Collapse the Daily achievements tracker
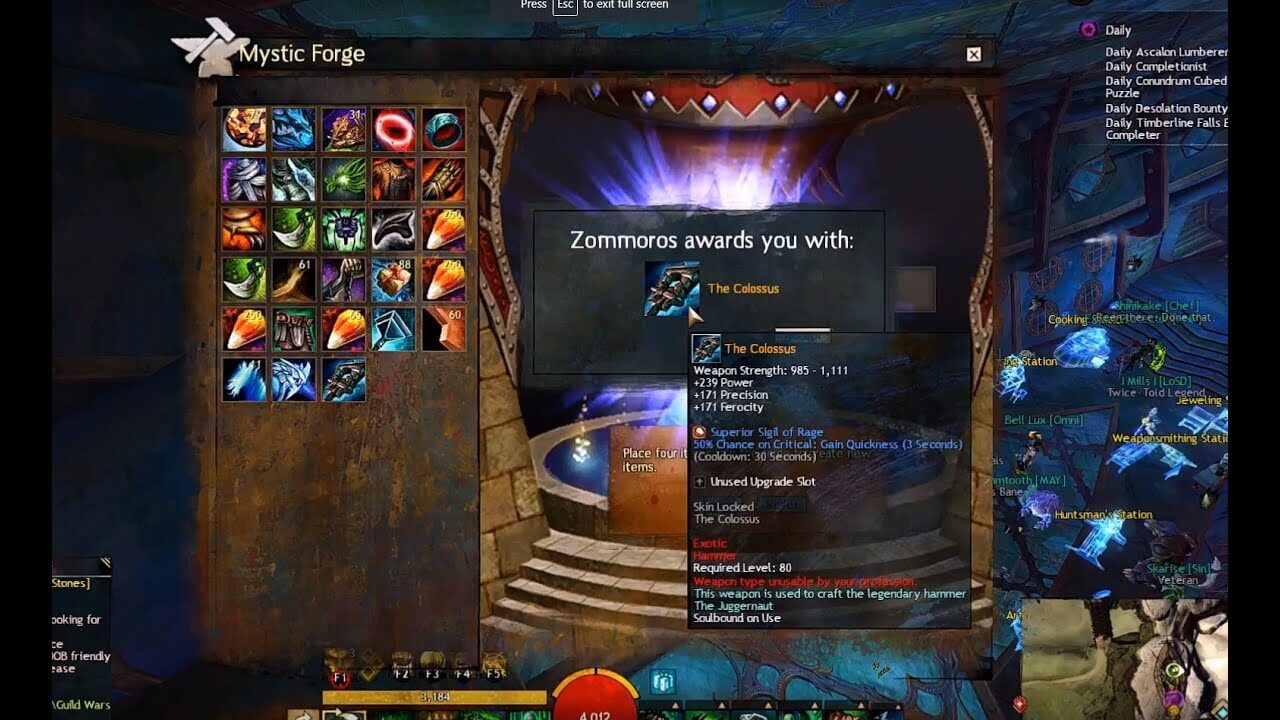Screen dimensions: 1280x720 [x=1118, y=30]
